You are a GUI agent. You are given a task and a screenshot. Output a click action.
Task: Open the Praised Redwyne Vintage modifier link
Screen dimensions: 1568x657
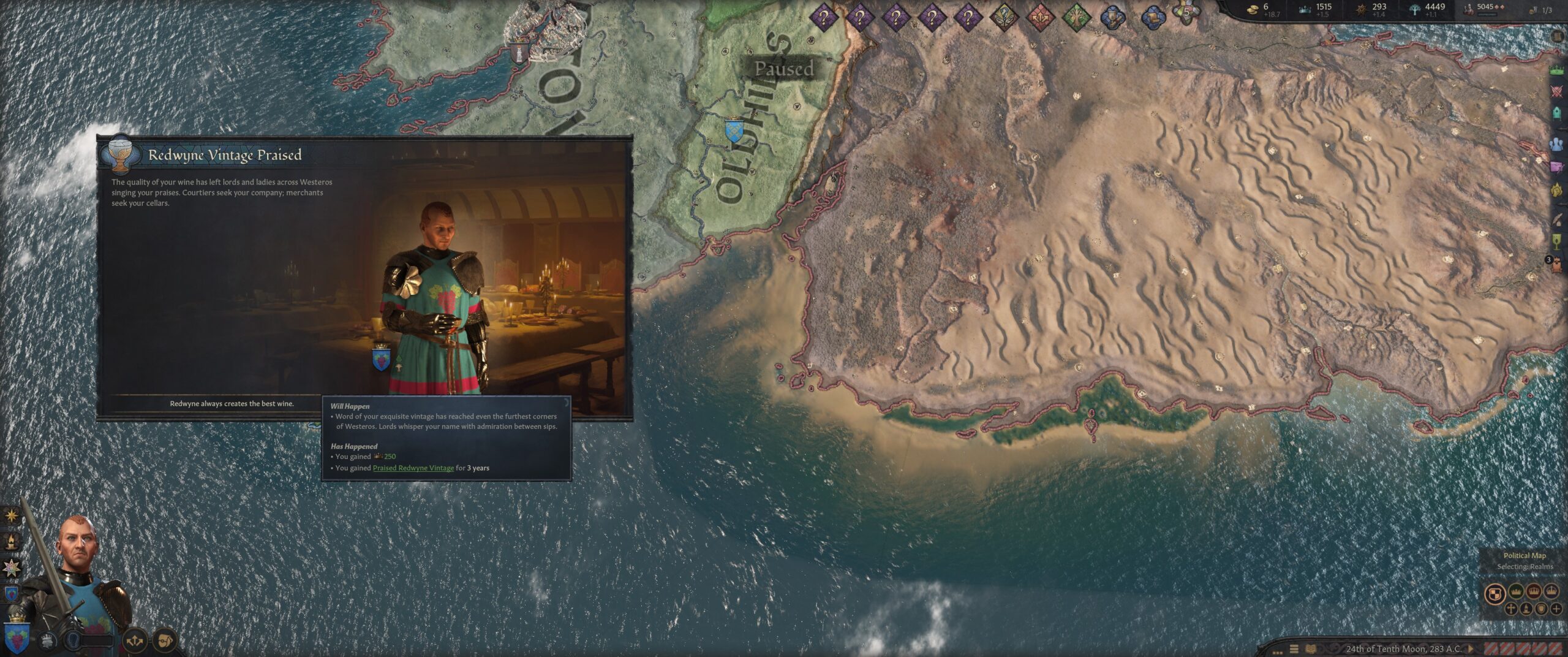tap(413, 468)
